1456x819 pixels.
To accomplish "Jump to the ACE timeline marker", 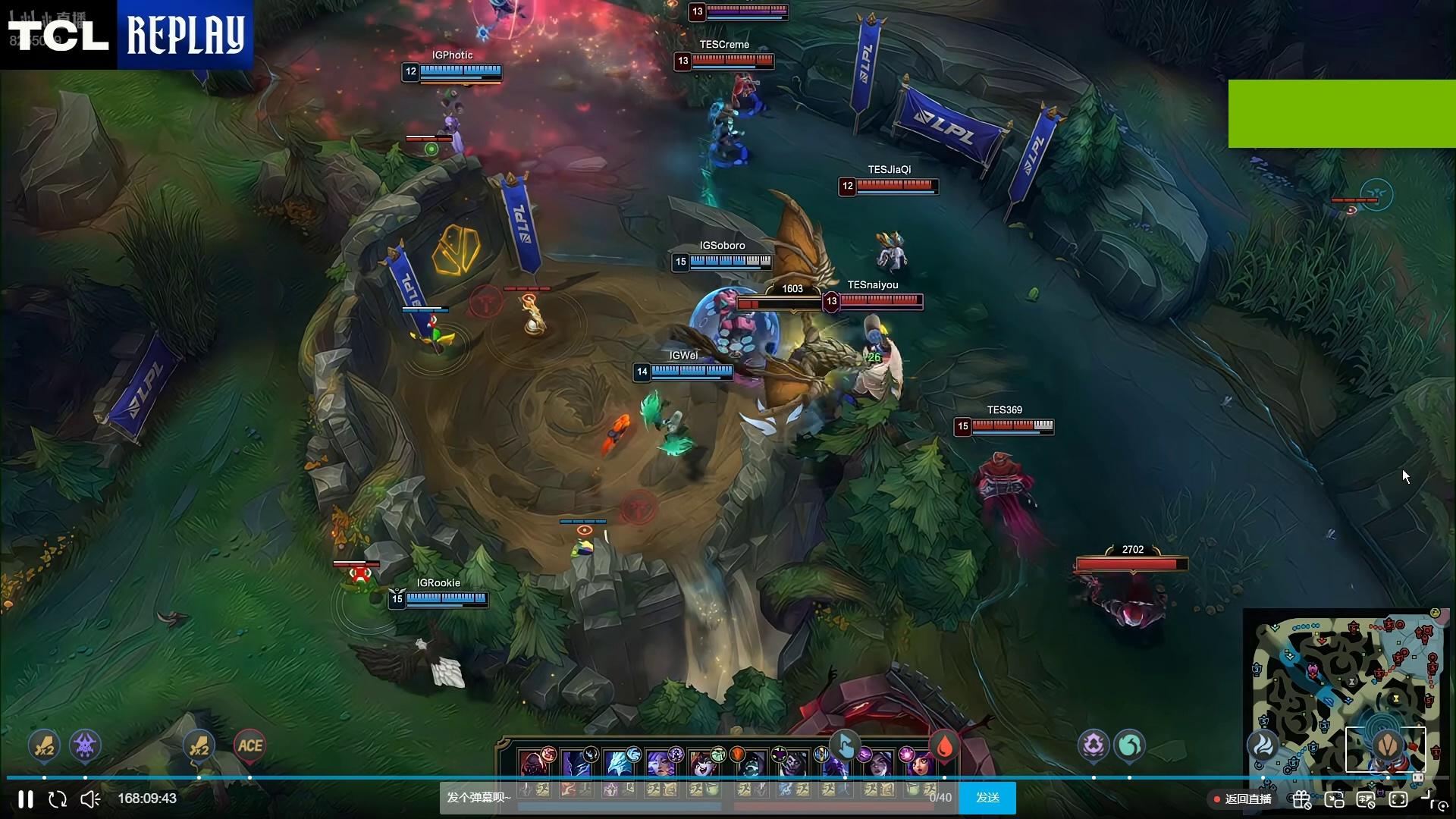I will pyautogui.click(x=249, y=745).
